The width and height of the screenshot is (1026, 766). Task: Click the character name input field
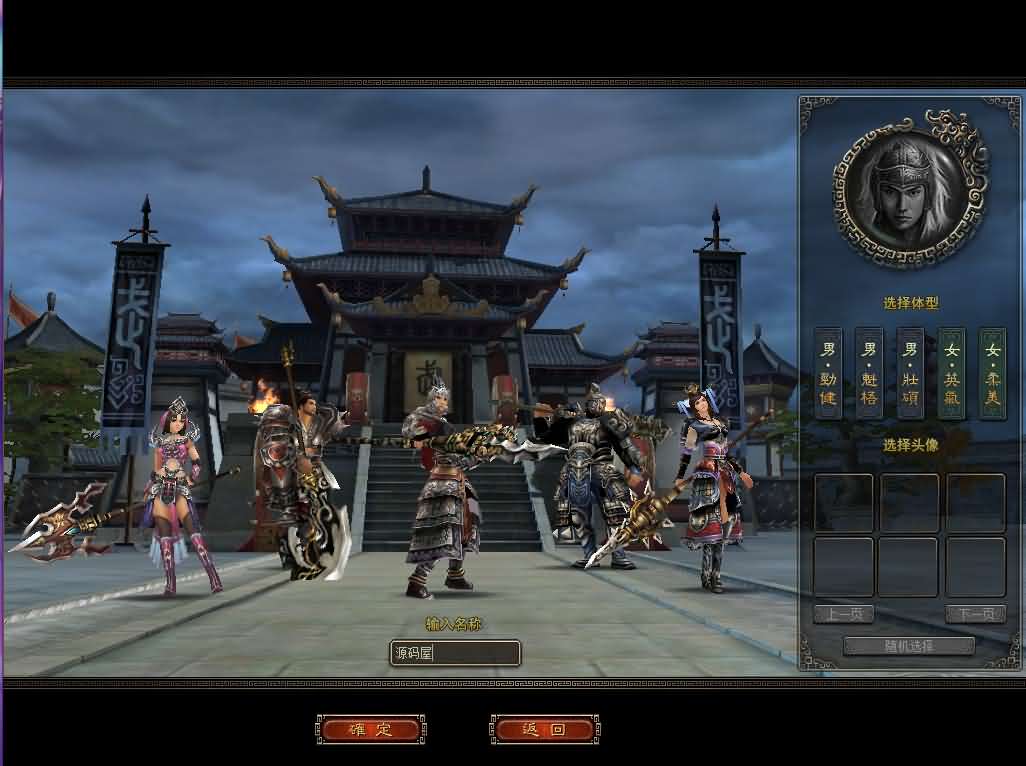point(455,653)
